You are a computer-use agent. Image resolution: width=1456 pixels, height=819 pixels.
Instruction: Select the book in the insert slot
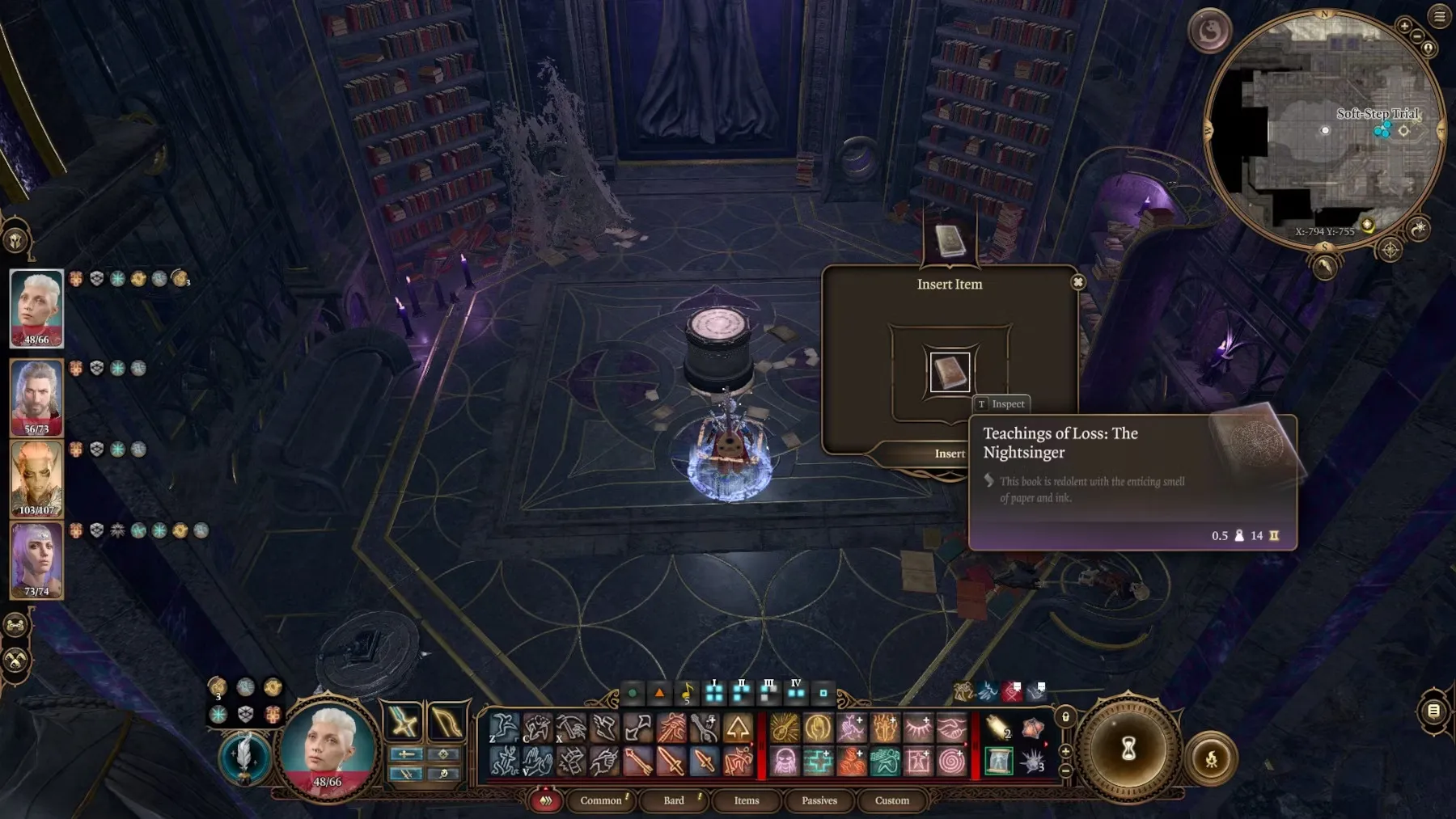(950, 373)
